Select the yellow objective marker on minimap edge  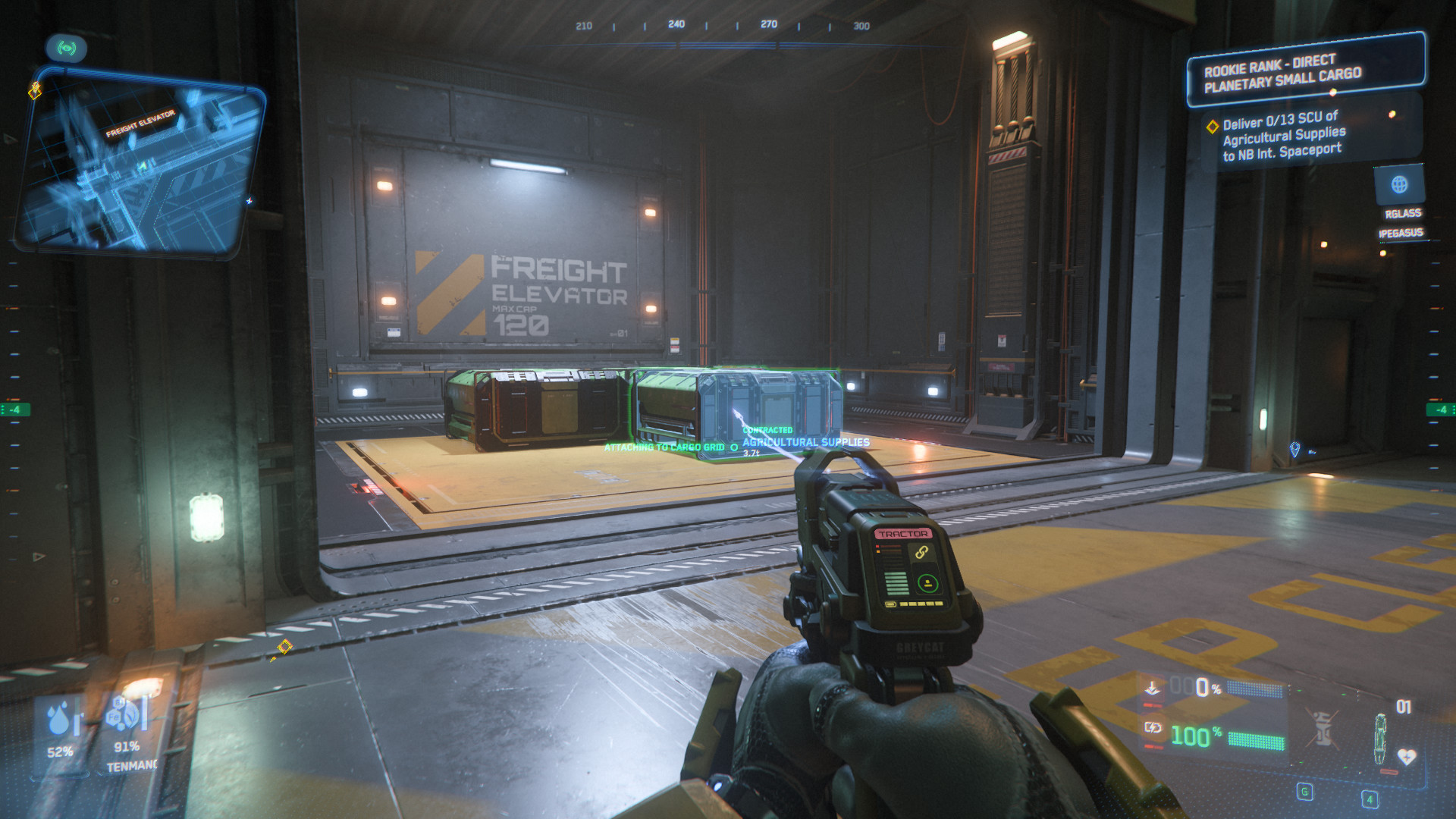35,91
